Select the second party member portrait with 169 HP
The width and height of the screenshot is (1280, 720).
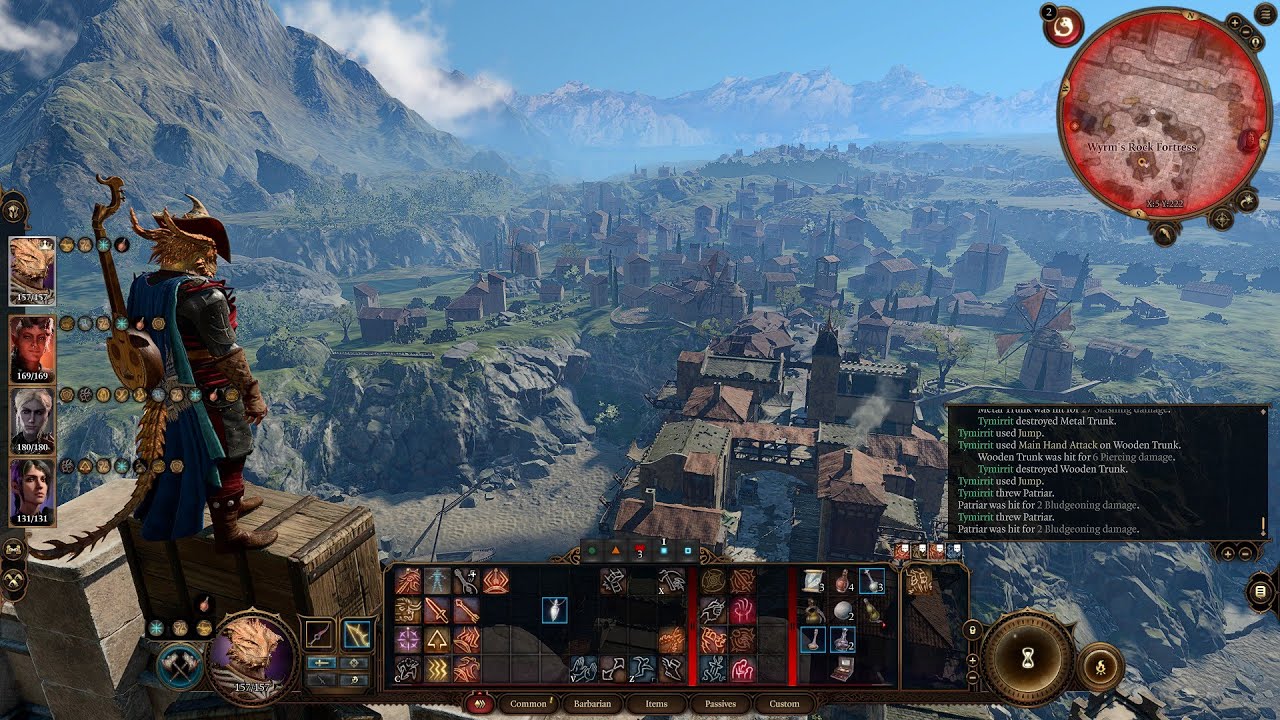pos(32,347)
